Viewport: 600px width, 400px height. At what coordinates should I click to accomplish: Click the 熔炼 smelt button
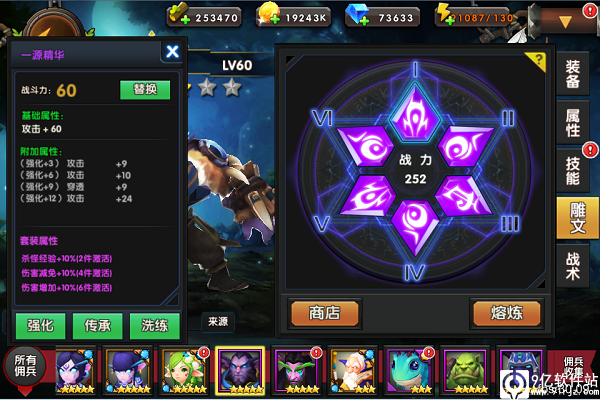pos(507,312)
